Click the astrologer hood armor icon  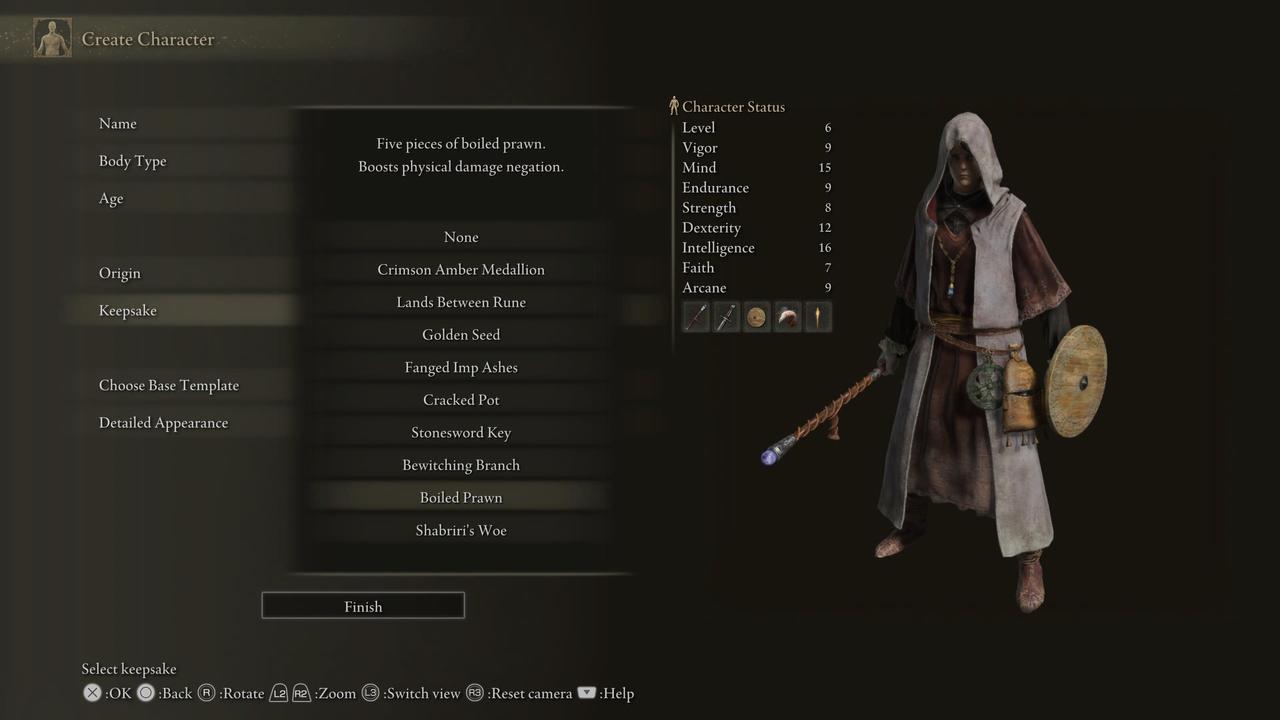pyautogui.click(x=787, y=316)
